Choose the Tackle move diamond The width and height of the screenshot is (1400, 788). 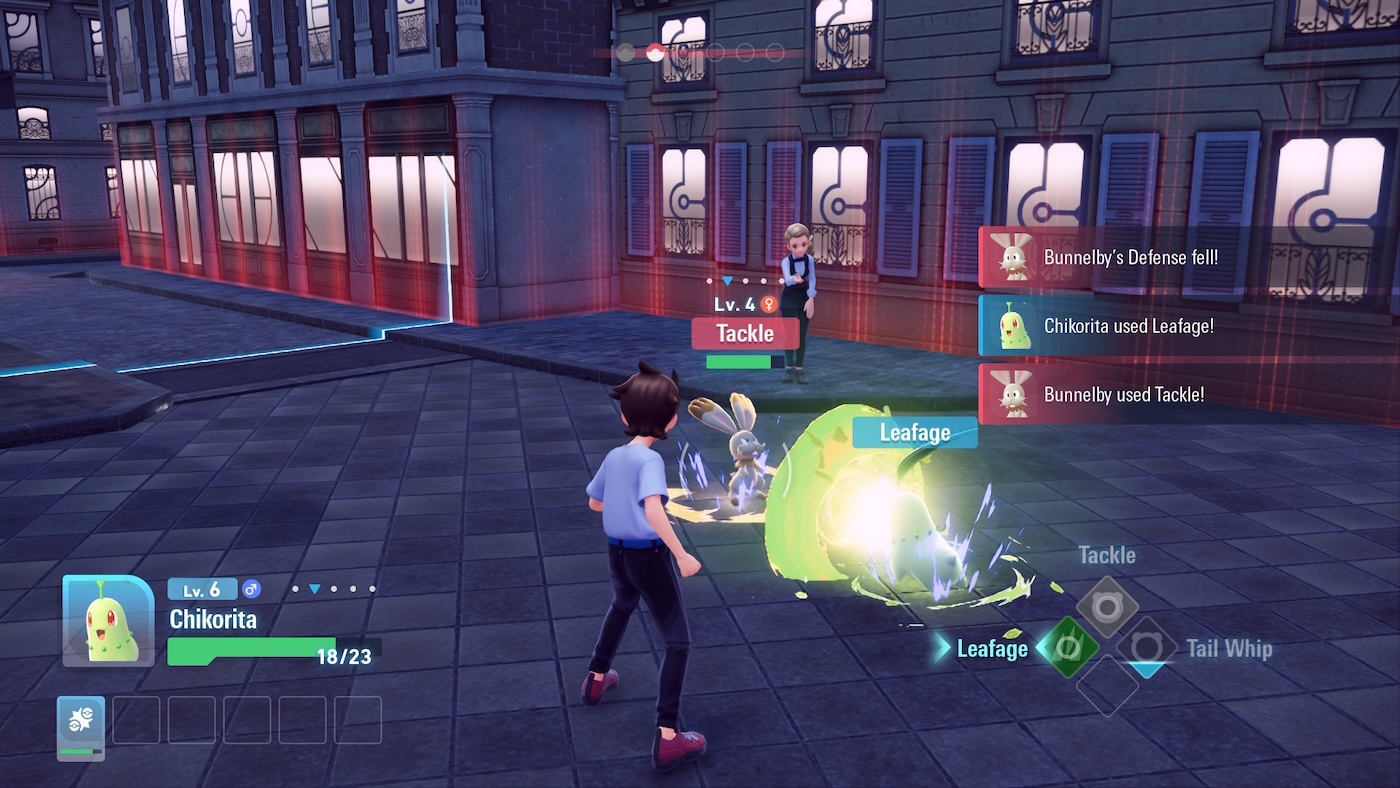pos(1107,607)
